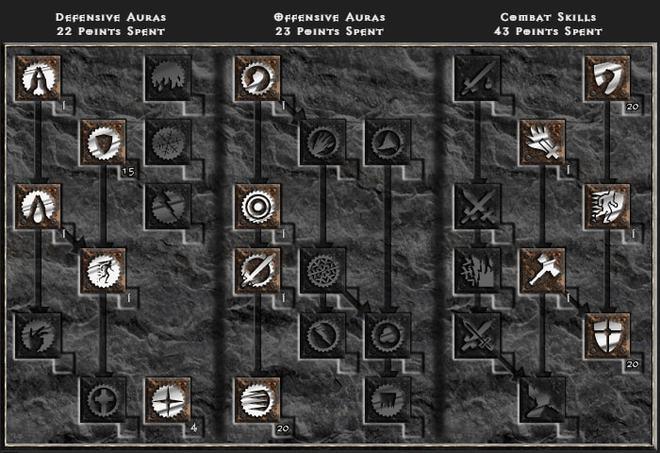This screenshot has height=453, width=660.
Task: Click the Vigor aura skill
Action: point(102,270)
